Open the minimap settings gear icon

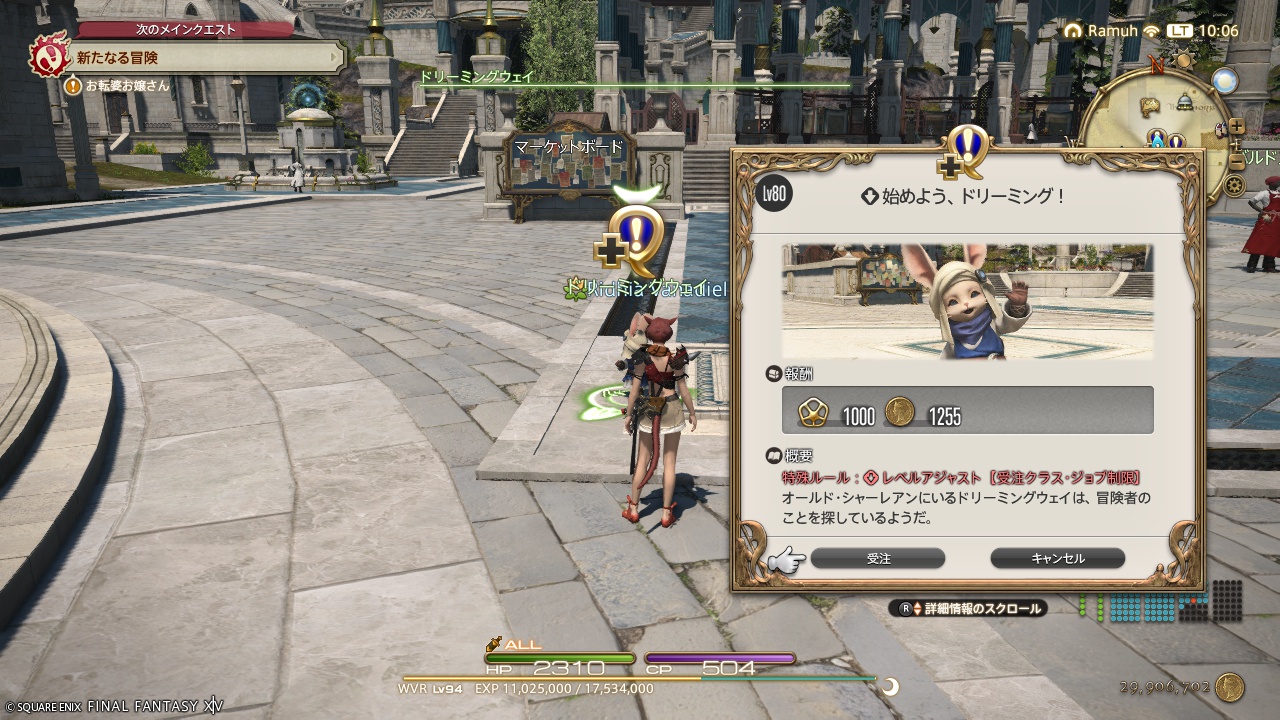point(1236,183)
